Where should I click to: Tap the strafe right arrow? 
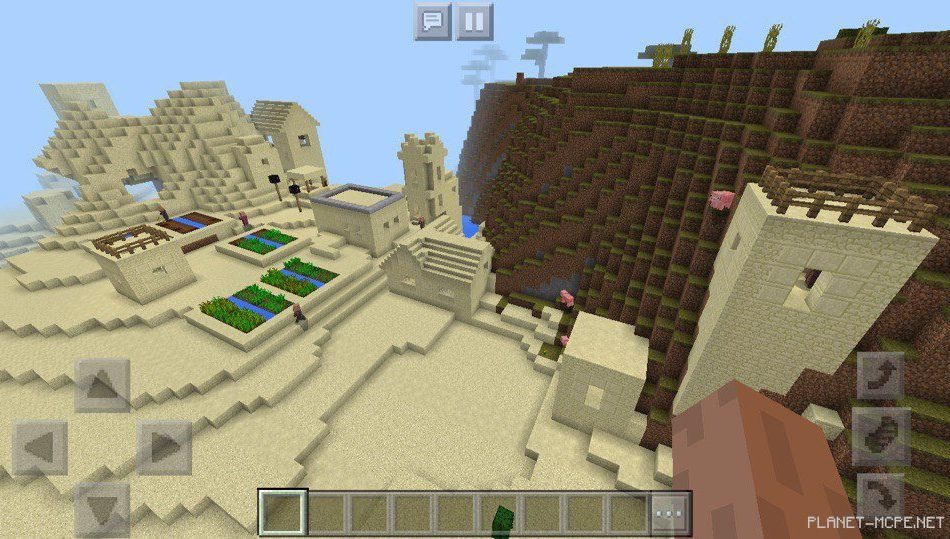(x=163, y=447)
